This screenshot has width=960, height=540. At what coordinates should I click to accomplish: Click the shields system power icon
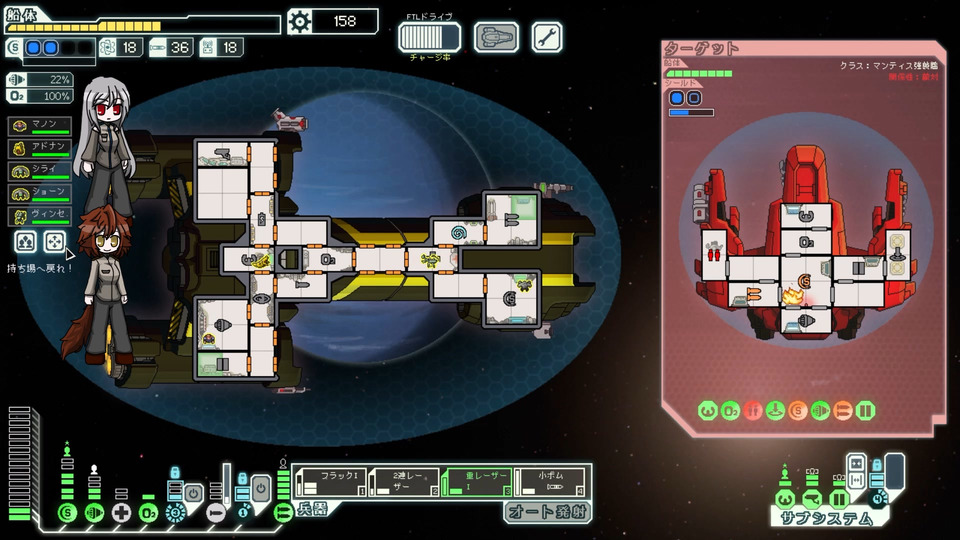point(67,512)
